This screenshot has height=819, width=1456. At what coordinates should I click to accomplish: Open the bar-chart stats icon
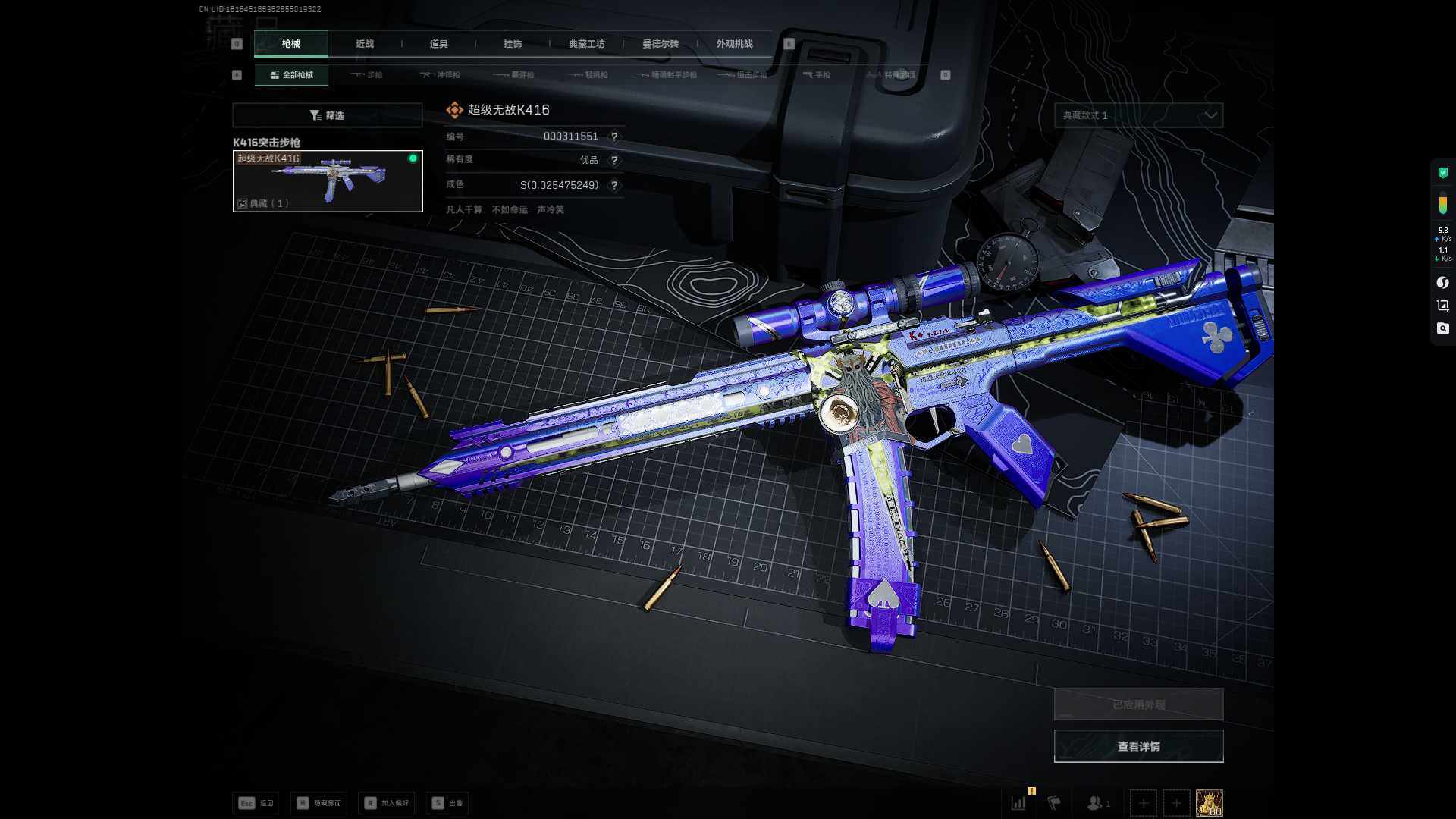click(1018, 802)
